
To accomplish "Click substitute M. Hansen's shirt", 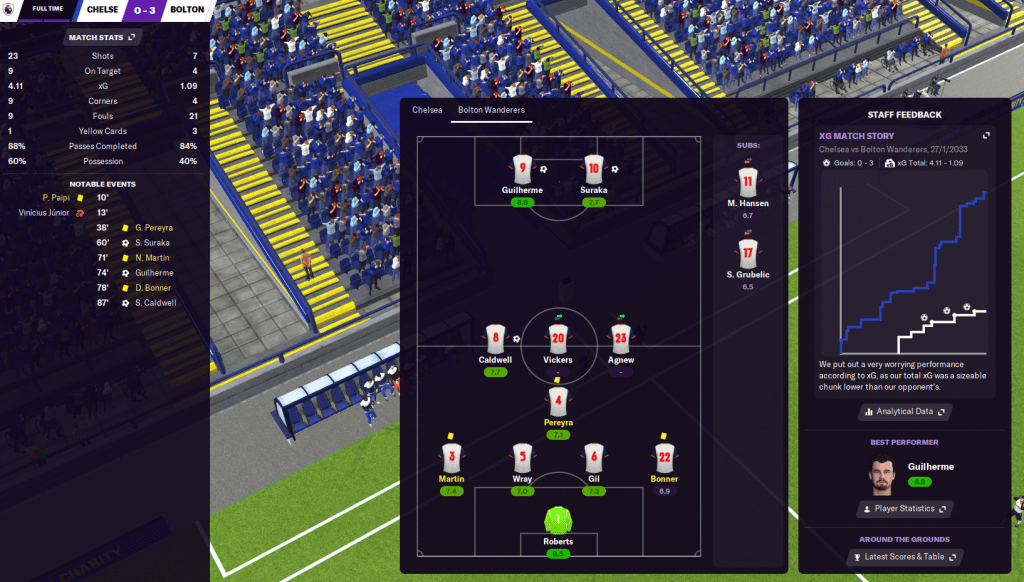I will [x=746, y=182].
